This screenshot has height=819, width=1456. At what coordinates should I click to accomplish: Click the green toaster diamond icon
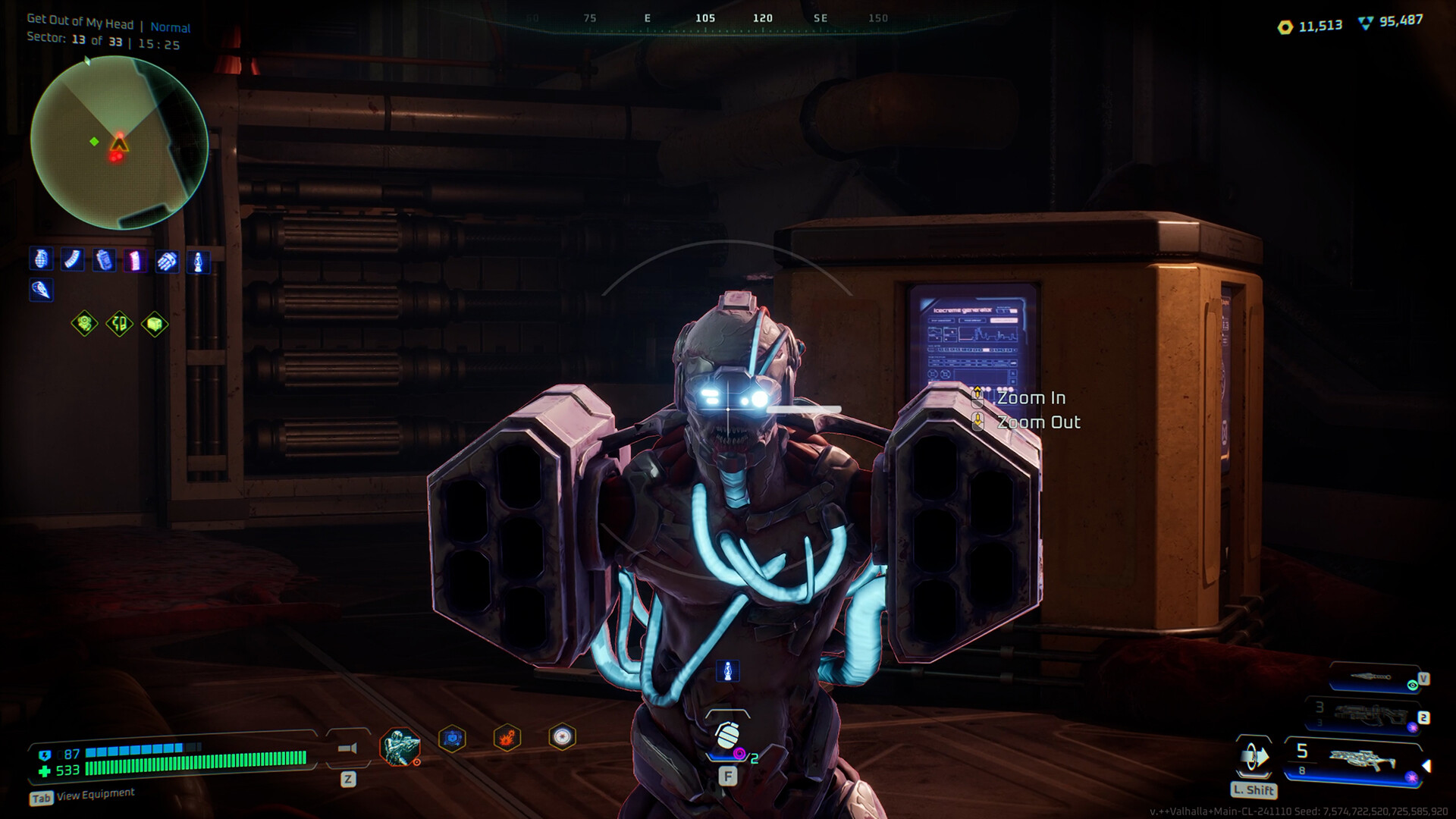pos(155,325)
